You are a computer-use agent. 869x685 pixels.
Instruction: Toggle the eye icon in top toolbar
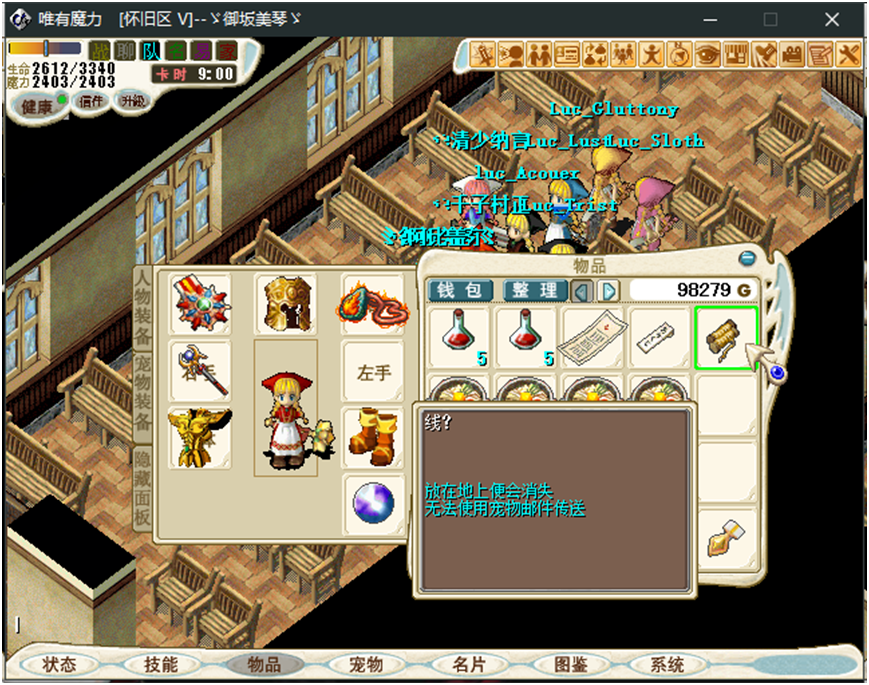point(707,53)
